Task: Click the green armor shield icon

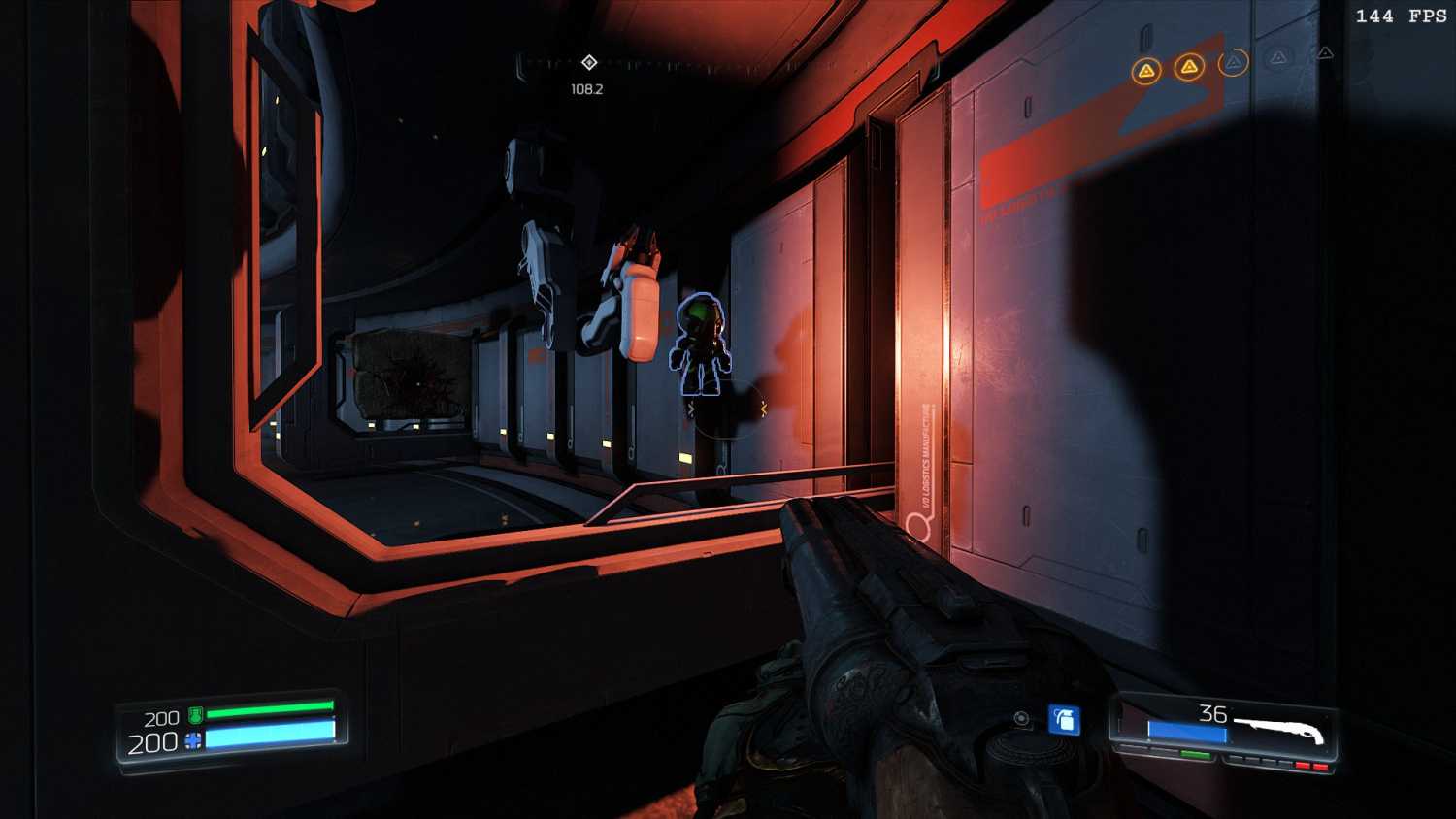Action: click(195, 716)
